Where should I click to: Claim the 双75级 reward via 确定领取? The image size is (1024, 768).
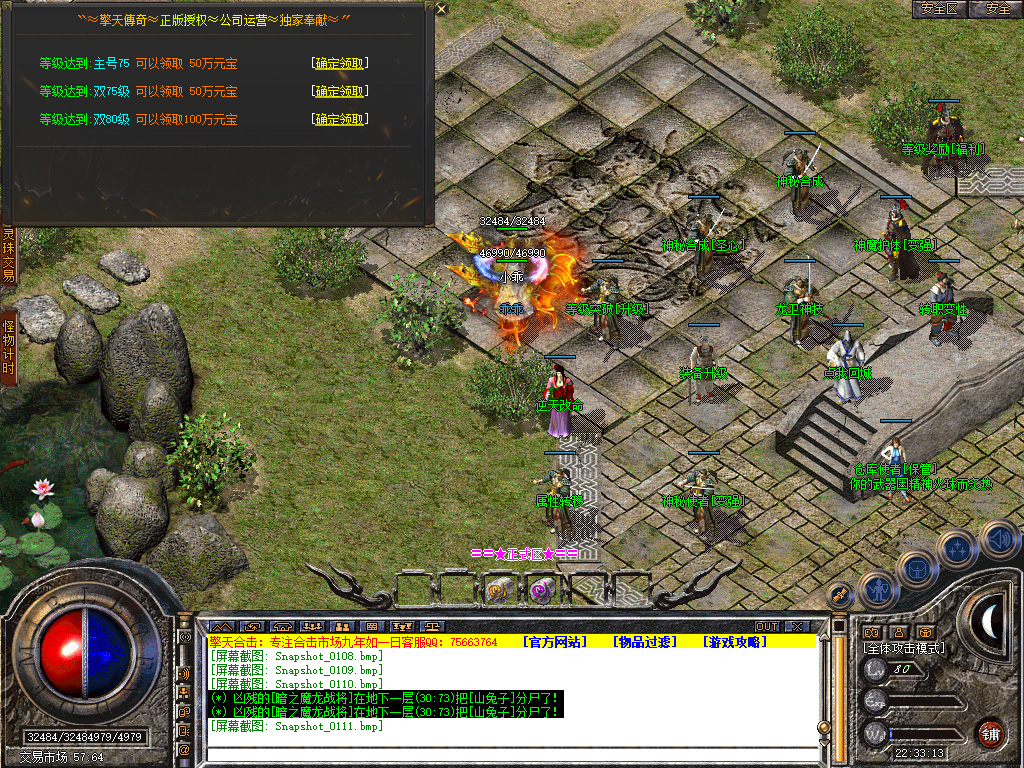(340, 91)
